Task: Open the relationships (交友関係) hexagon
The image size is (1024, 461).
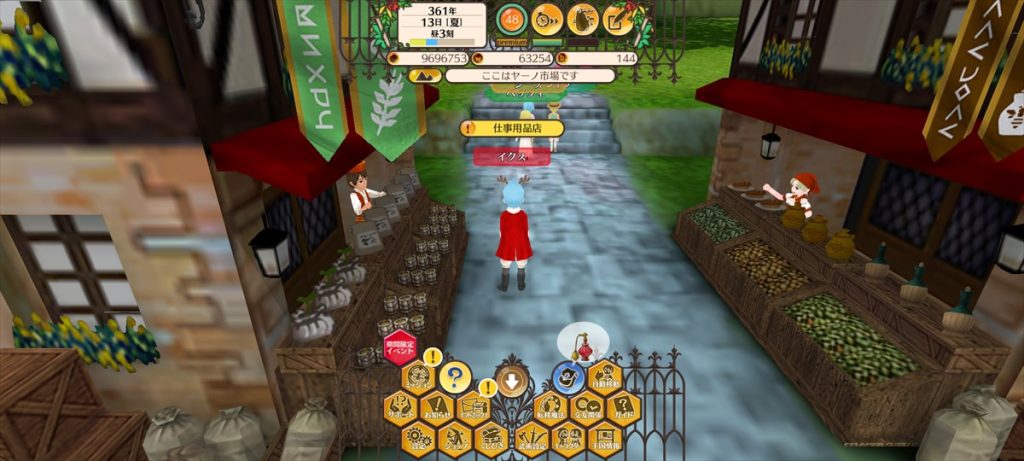Action: 586,408
